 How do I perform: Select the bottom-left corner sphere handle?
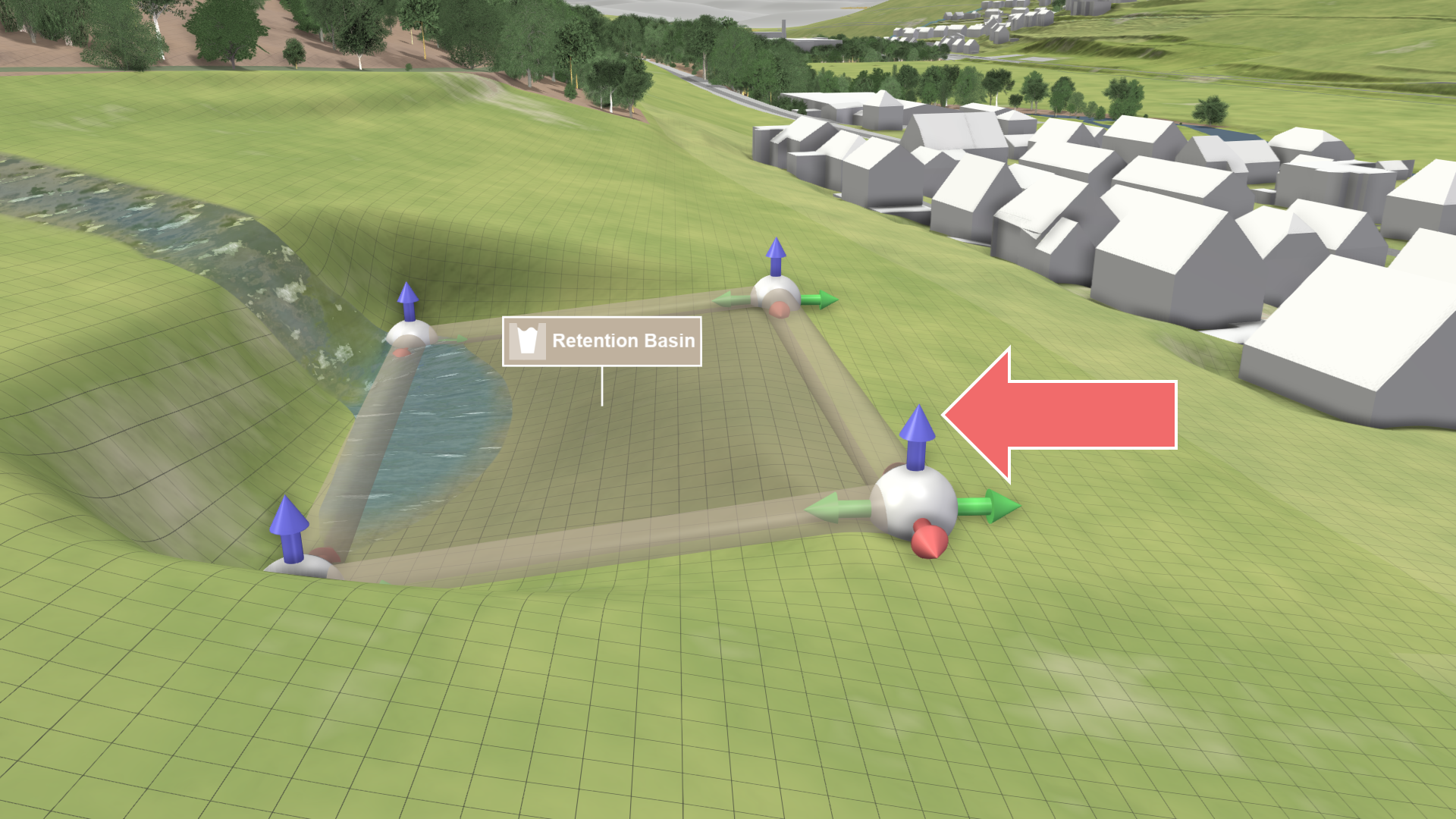tap(297, 567)
